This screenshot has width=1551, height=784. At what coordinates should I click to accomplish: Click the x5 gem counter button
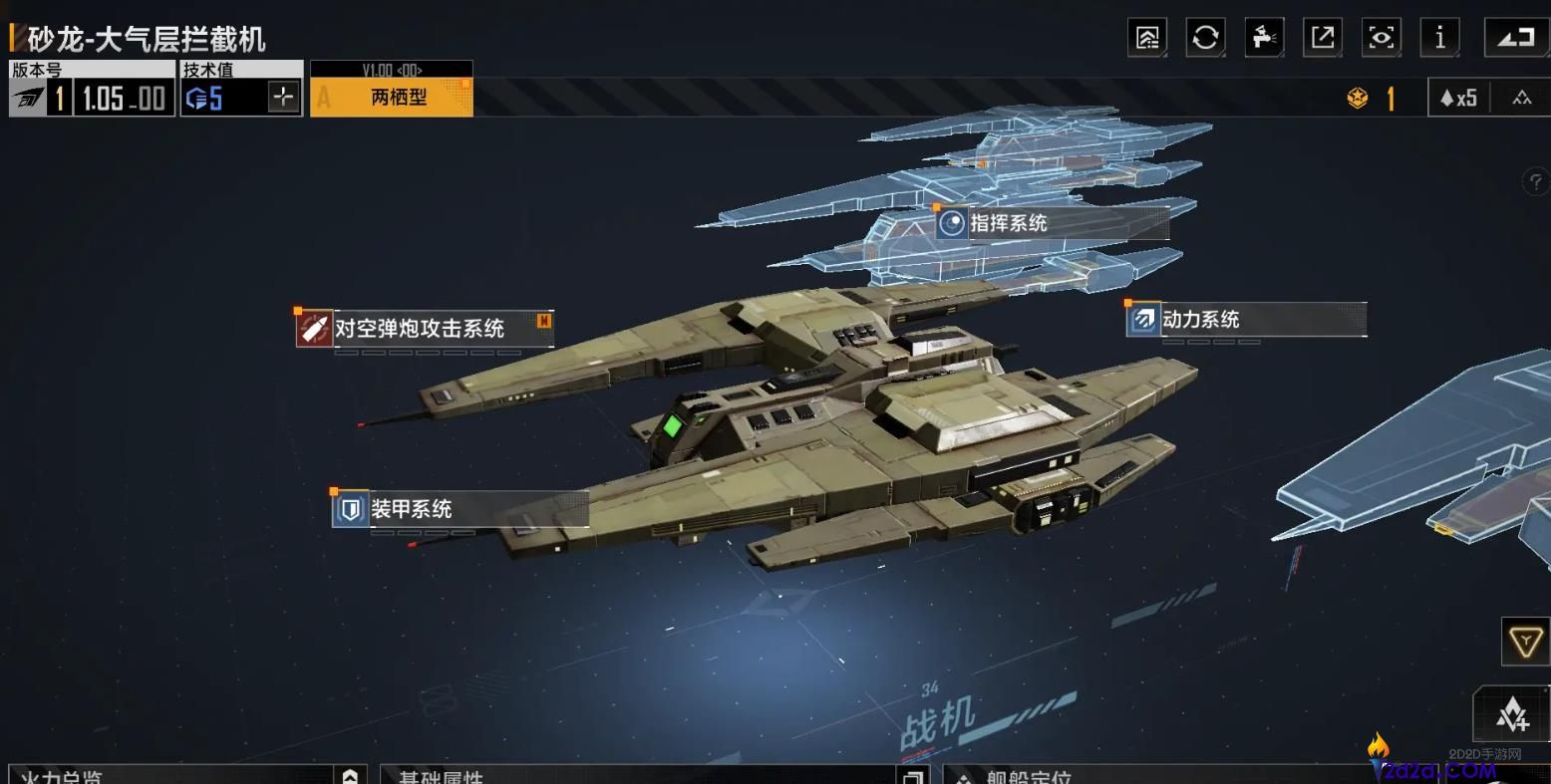[1457, 97]
